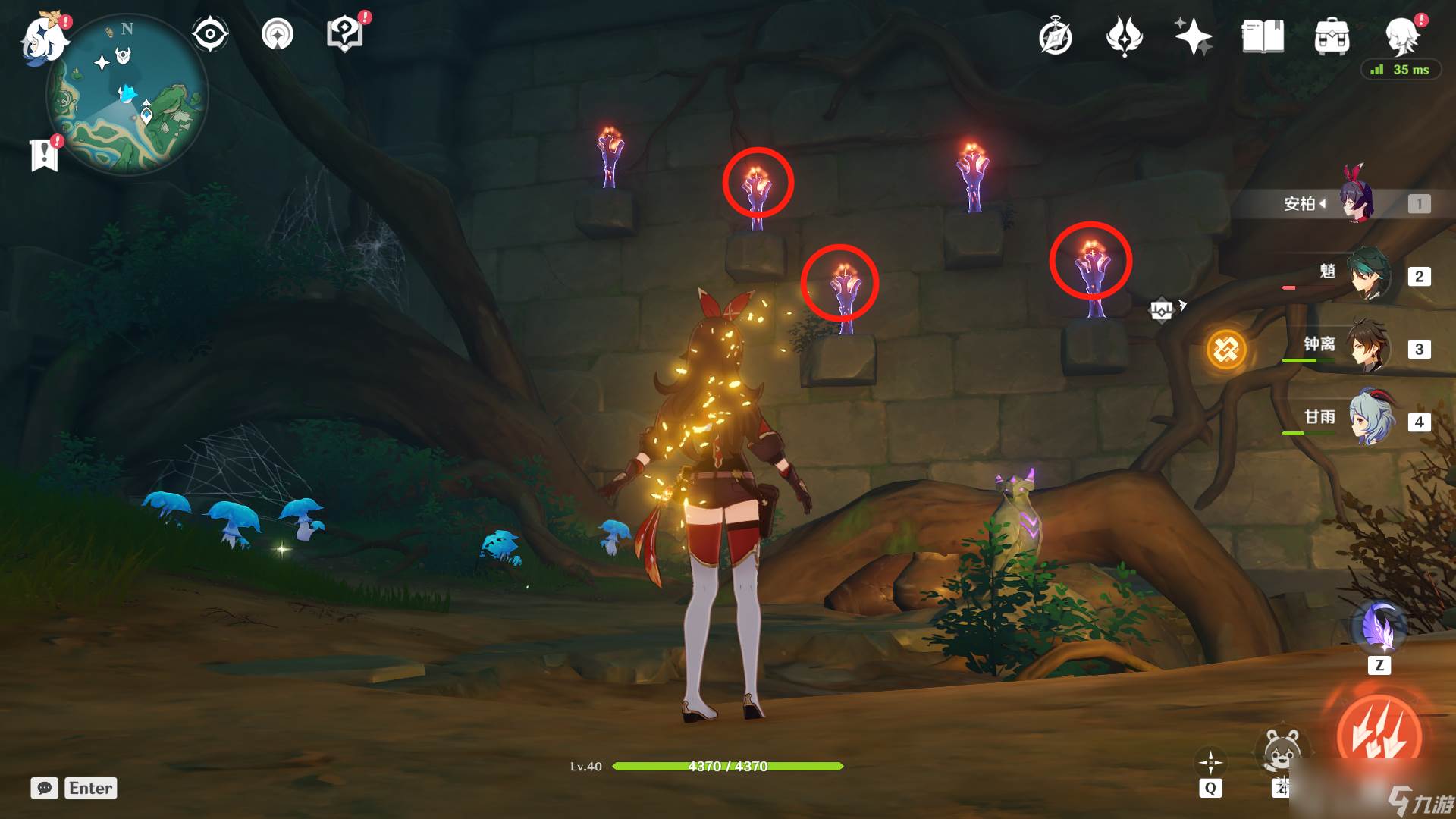Open the events compass icon
Viewport: 1456px width, 819px height.
[x=1056, y=36]
